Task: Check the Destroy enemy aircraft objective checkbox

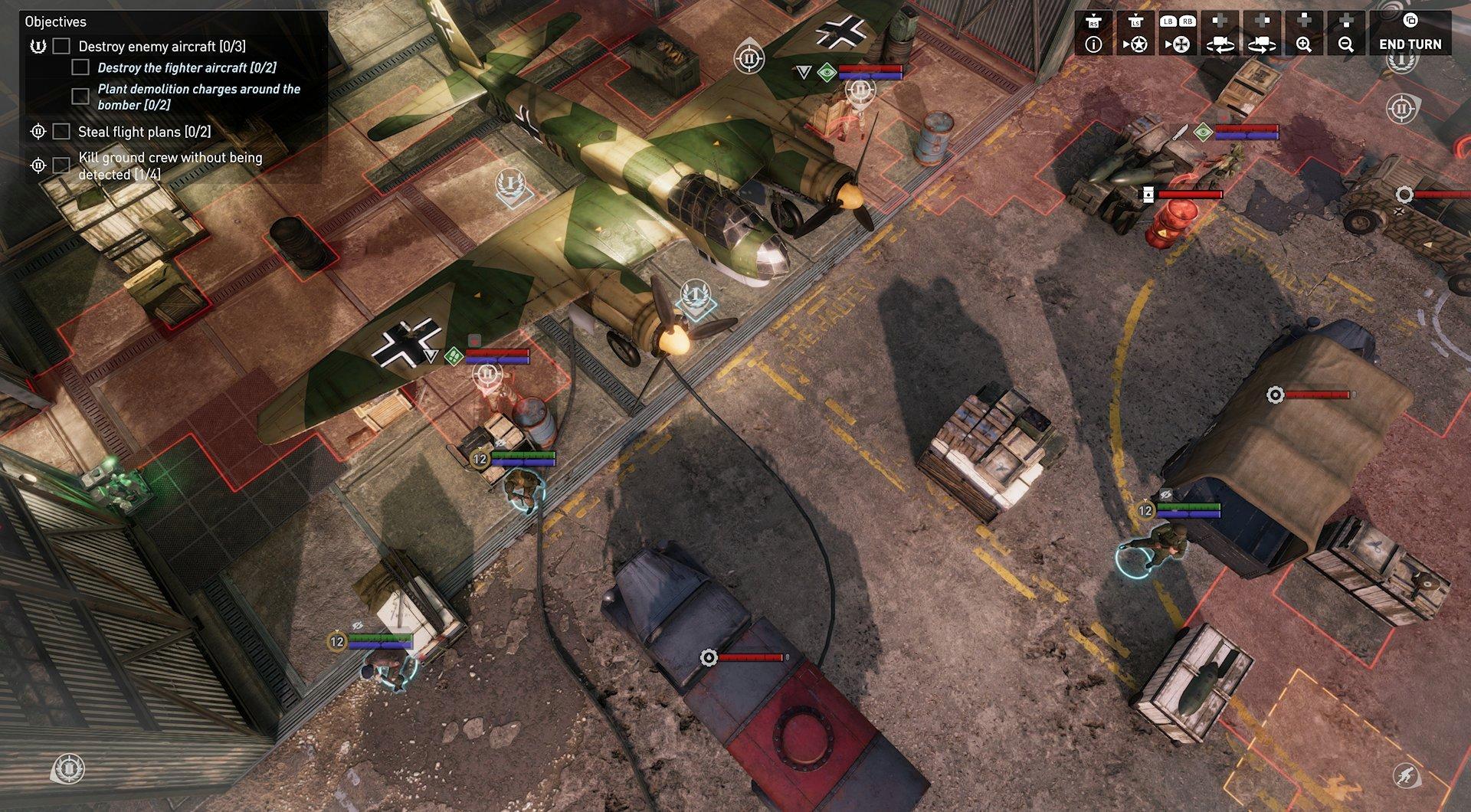Action: tap(61, 44)
